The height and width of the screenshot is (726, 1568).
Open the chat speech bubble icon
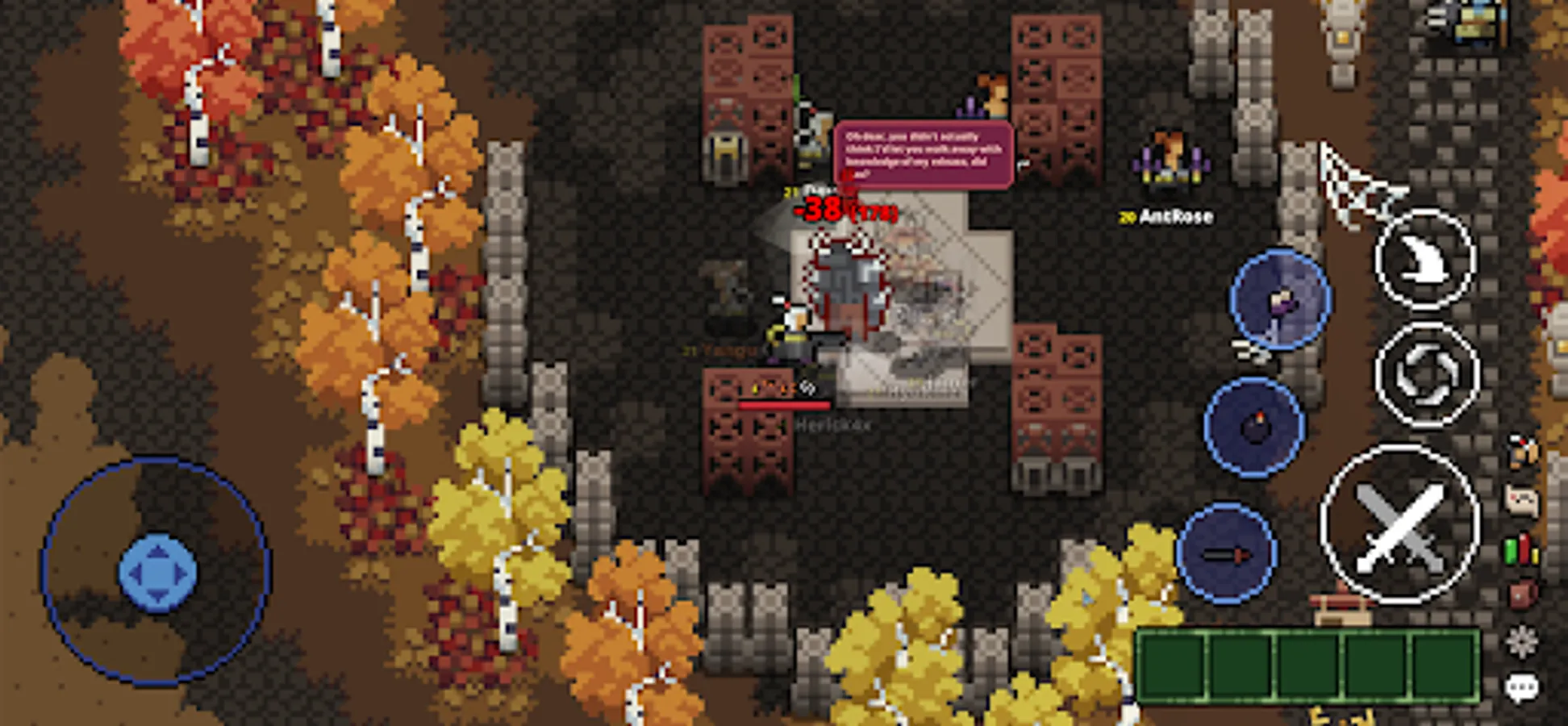pos(1521,686)
